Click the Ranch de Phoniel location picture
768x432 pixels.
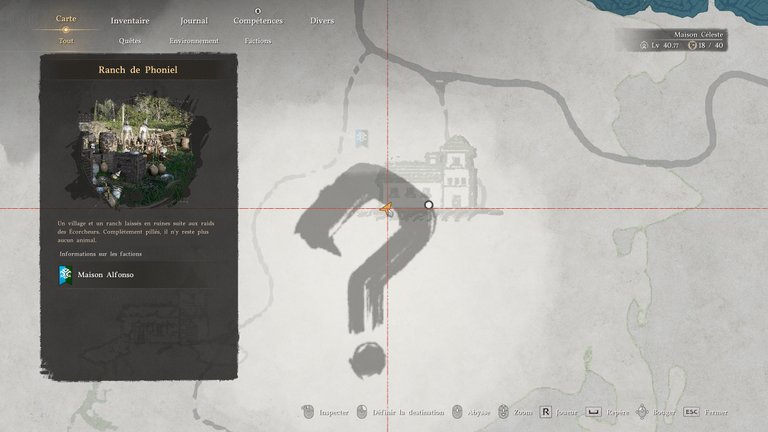[x=138, y=147]
